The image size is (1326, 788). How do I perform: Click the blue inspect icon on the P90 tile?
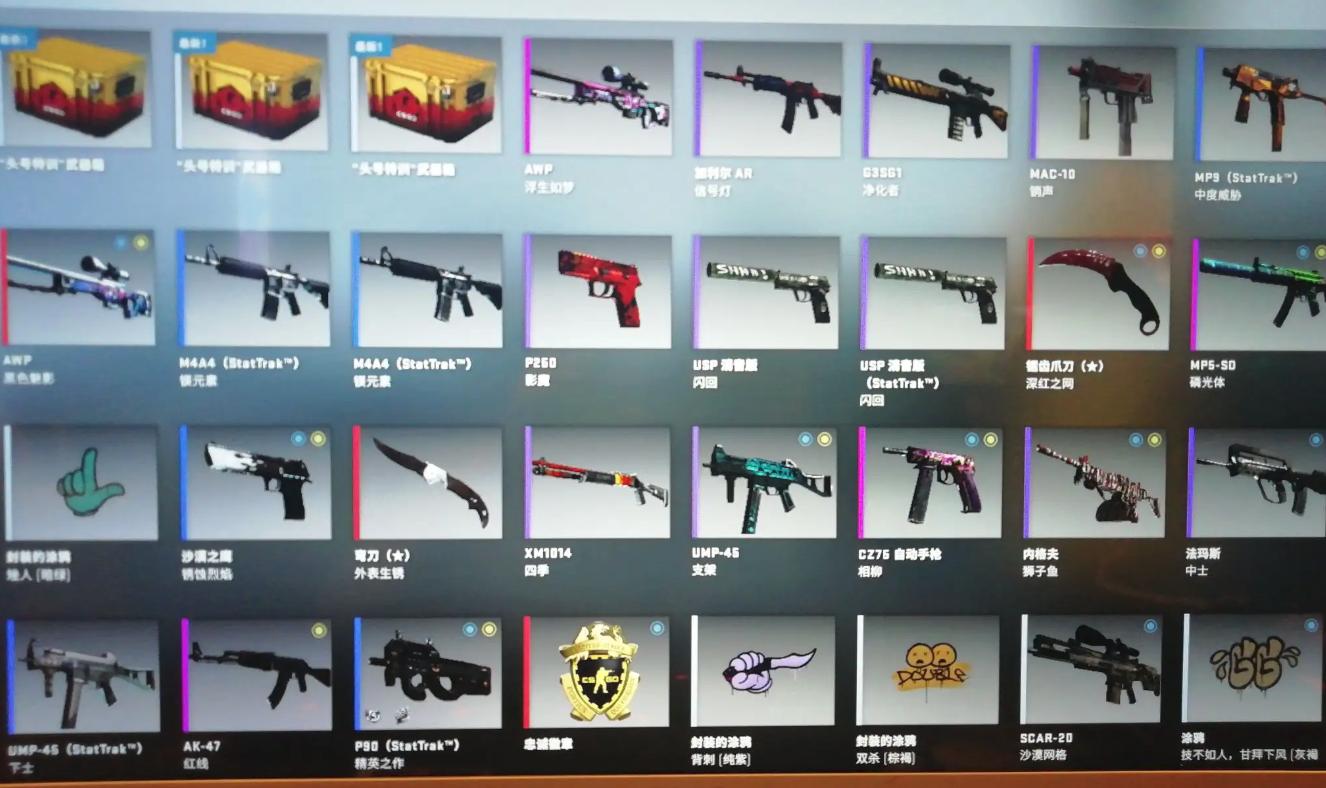click(469, 629)
